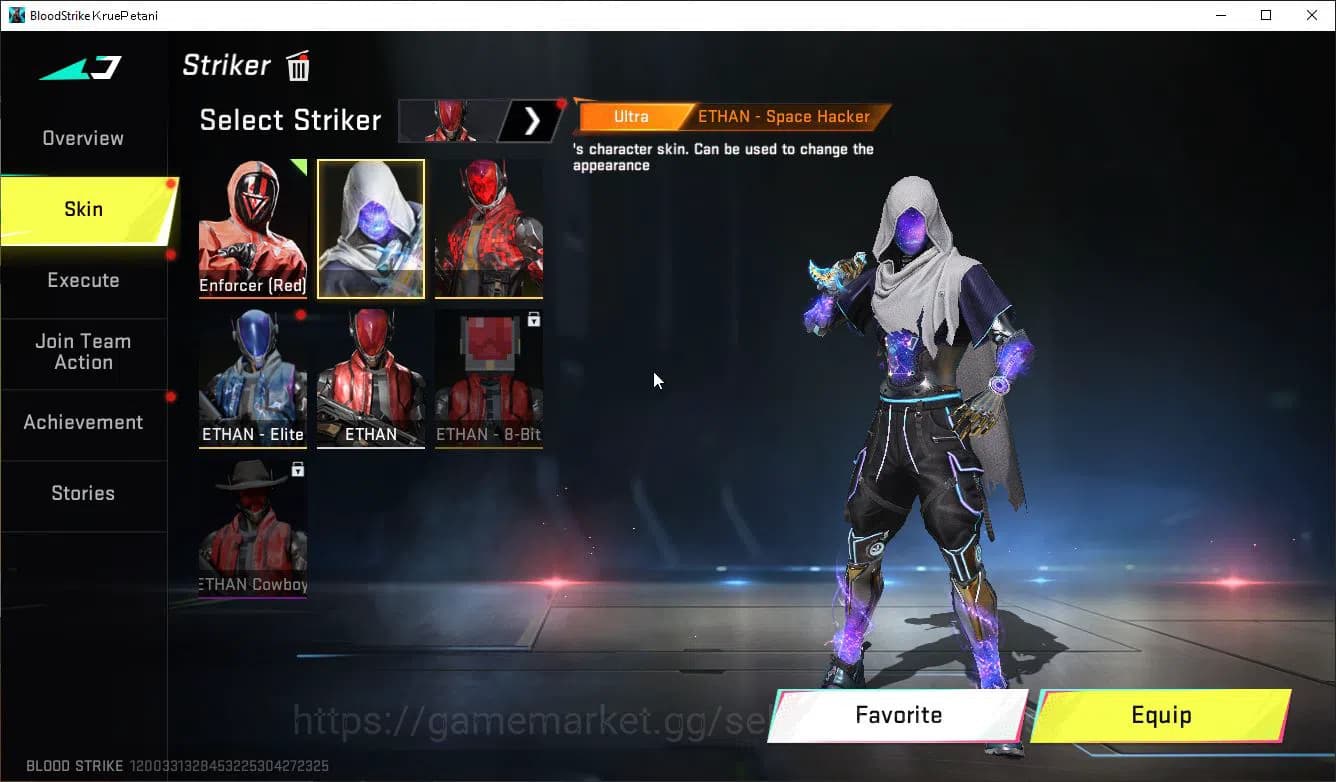Click the trash icon next to Striker title

coord(297,65)
